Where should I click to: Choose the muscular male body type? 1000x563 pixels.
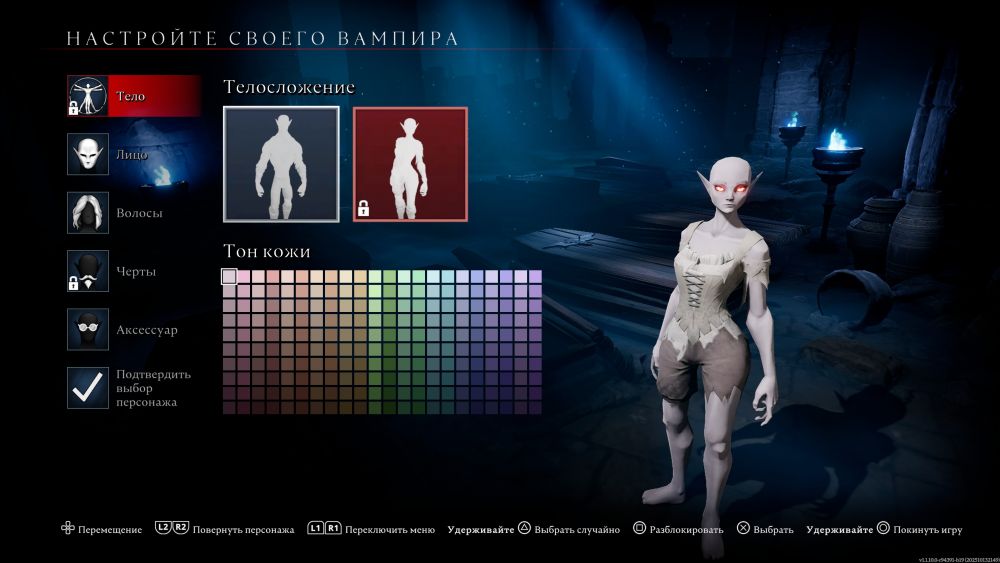(281, 164)
